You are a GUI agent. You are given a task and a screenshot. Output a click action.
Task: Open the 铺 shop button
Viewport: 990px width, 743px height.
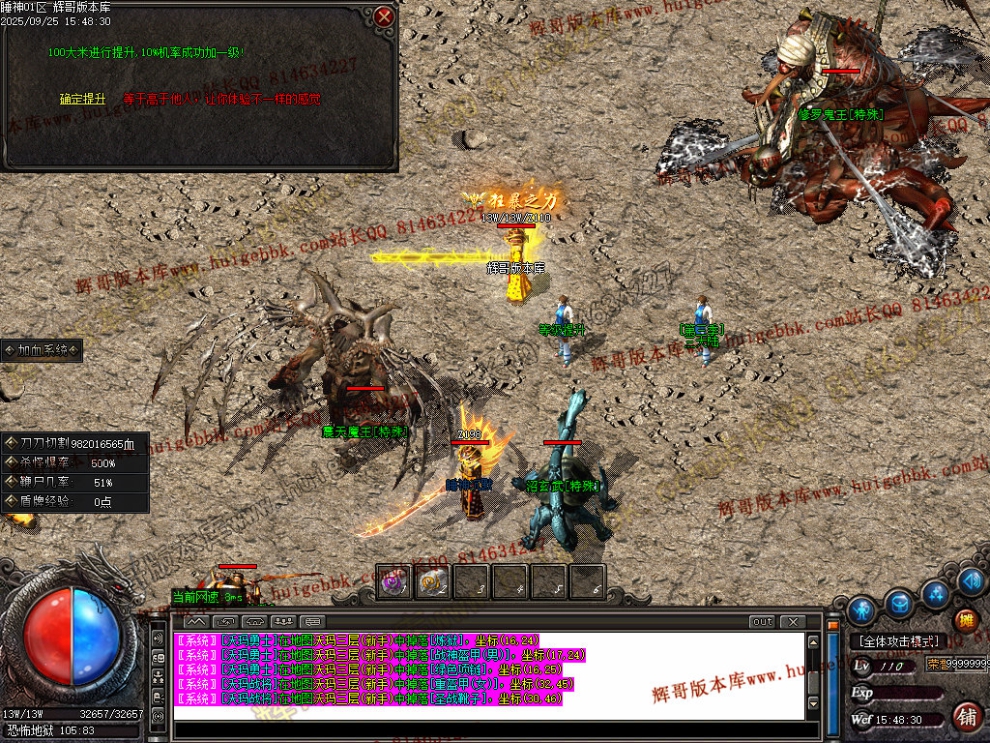967,716
